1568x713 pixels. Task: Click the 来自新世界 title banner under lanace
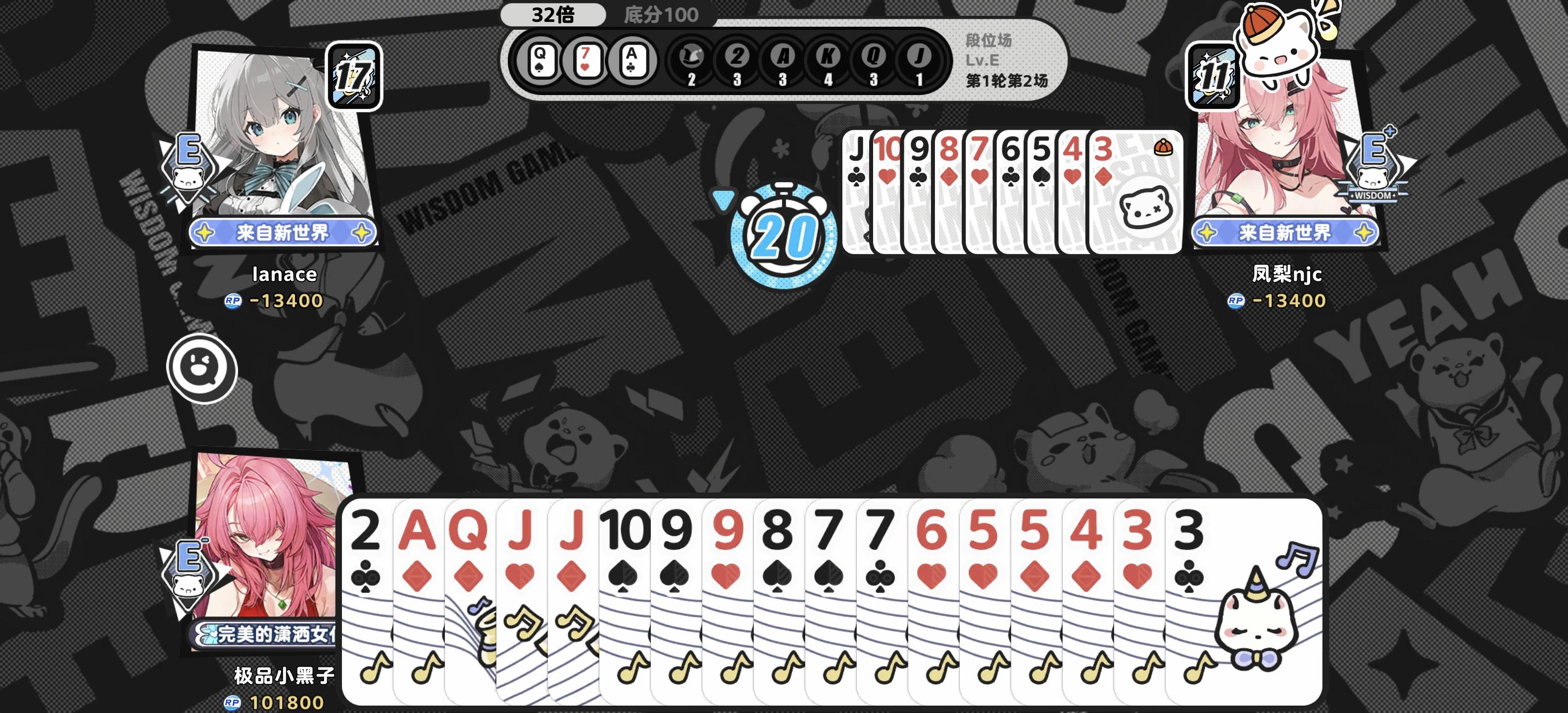[284, 233]
